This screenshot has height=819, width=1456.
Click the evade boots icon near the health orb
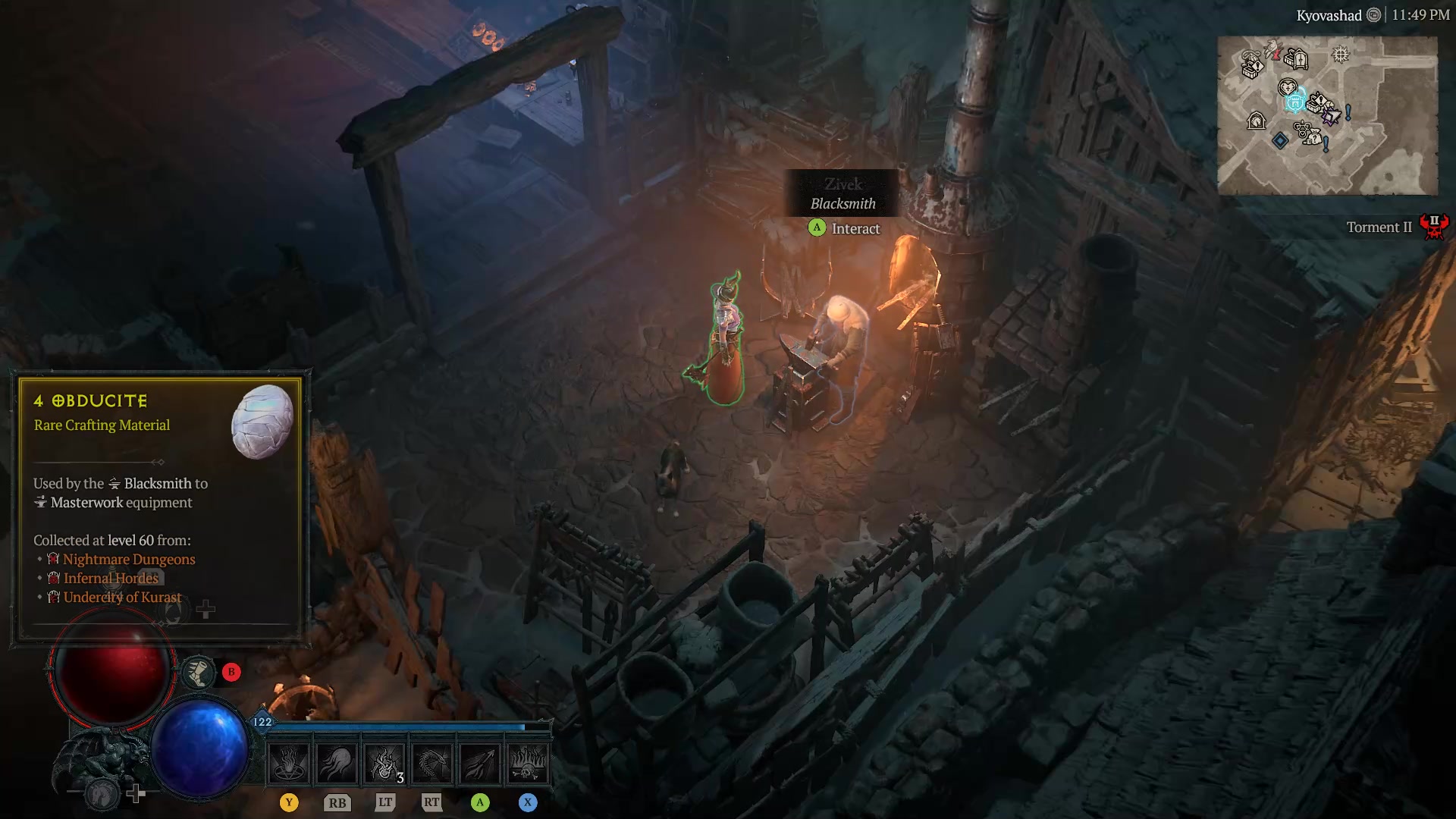(x=199, y=673)
